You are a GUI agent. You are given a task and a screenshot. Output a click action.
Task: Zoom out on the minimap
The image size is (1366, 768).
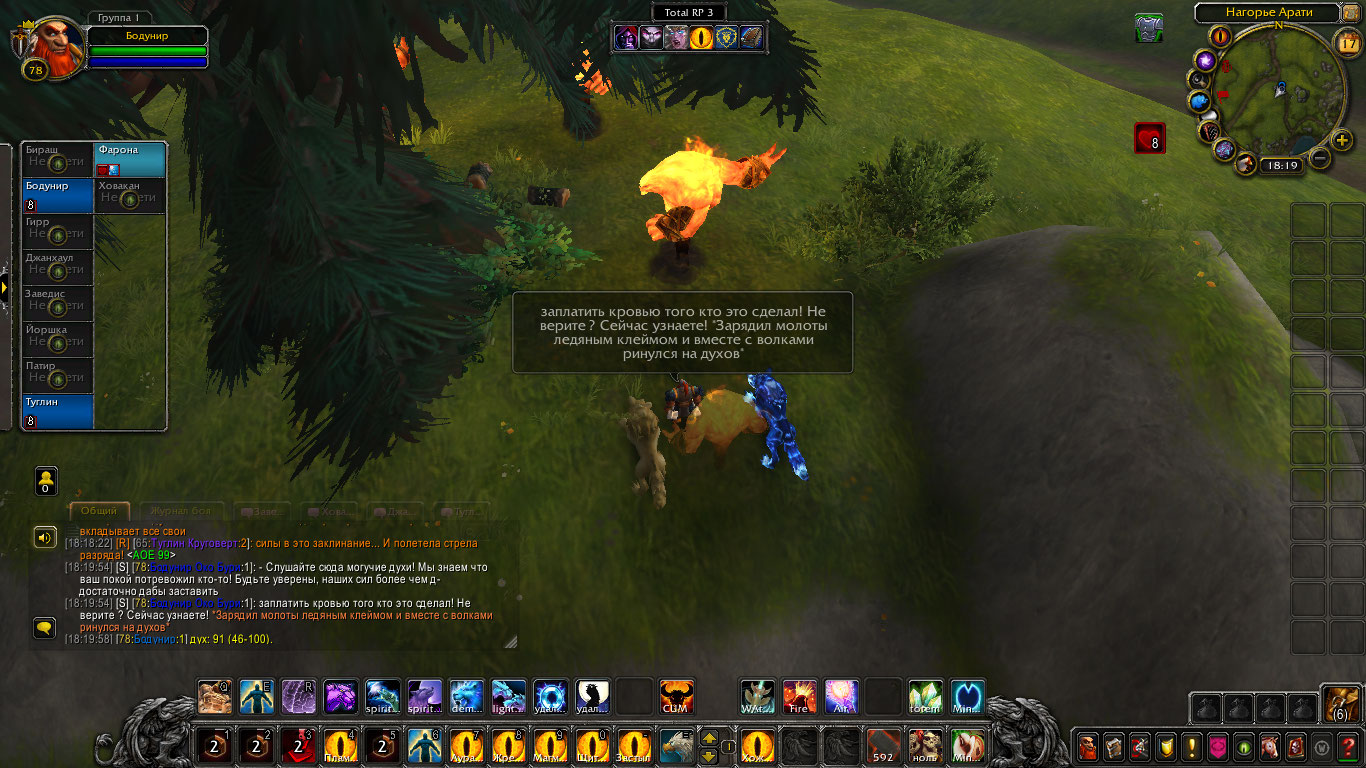pos(1320,158)
